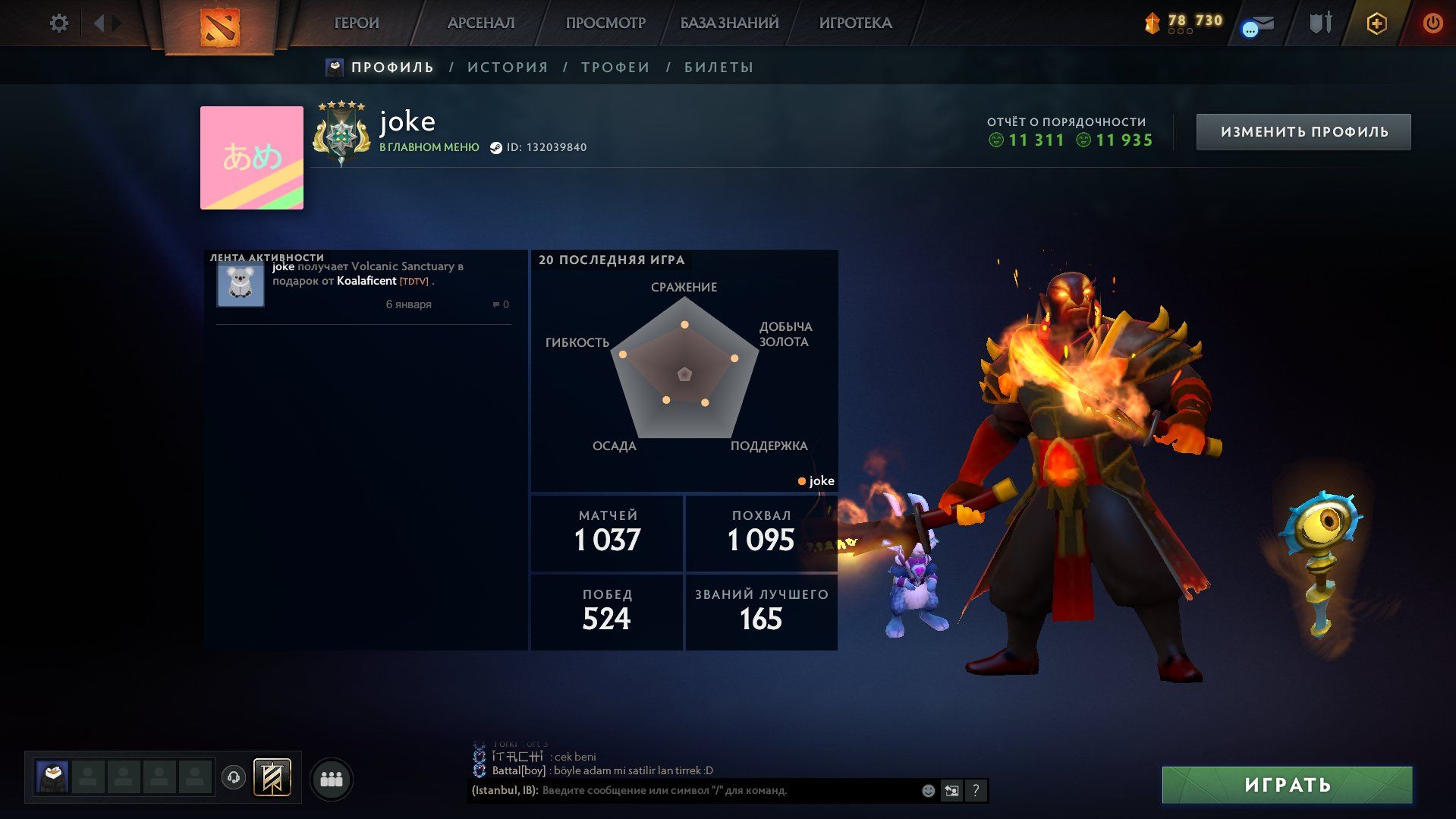The height and width of the screenshot is (819, 1456).
Task: Open the АРСЕНАЛ armory menu
Action: 481,23
